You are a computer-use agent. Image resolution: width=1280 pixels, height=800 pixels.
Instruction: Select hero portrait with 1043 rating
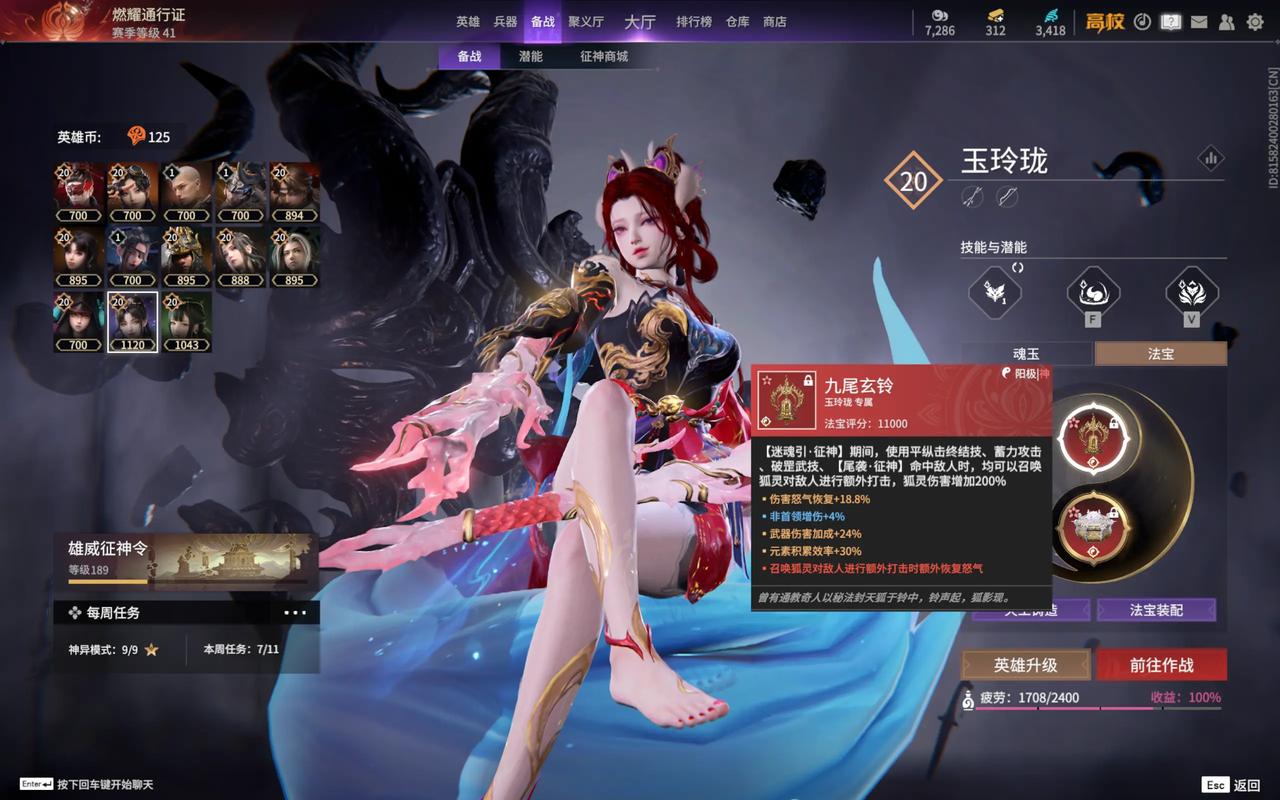(x=186, y=322)
